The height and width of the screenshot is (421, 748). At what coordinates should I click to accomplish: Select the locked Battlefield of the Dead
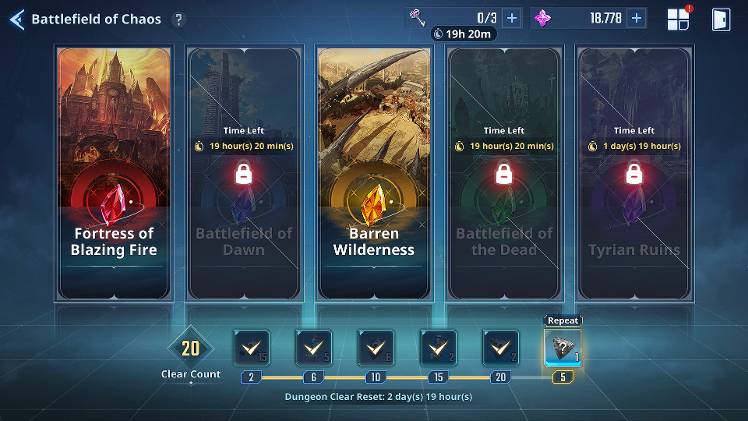(503, 172)
